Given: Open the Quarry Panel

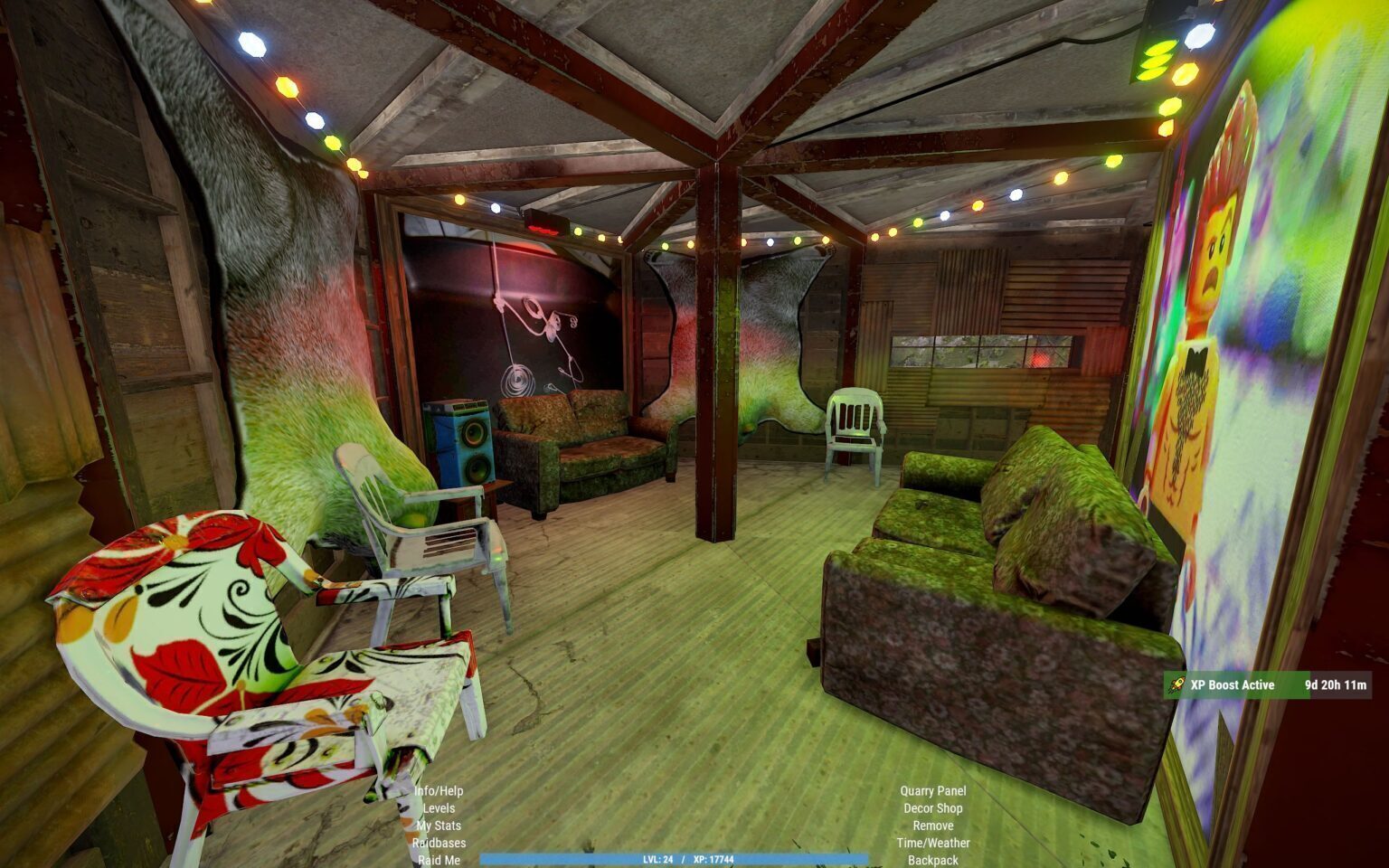Looking at the screenshot, I should point(932,791).
